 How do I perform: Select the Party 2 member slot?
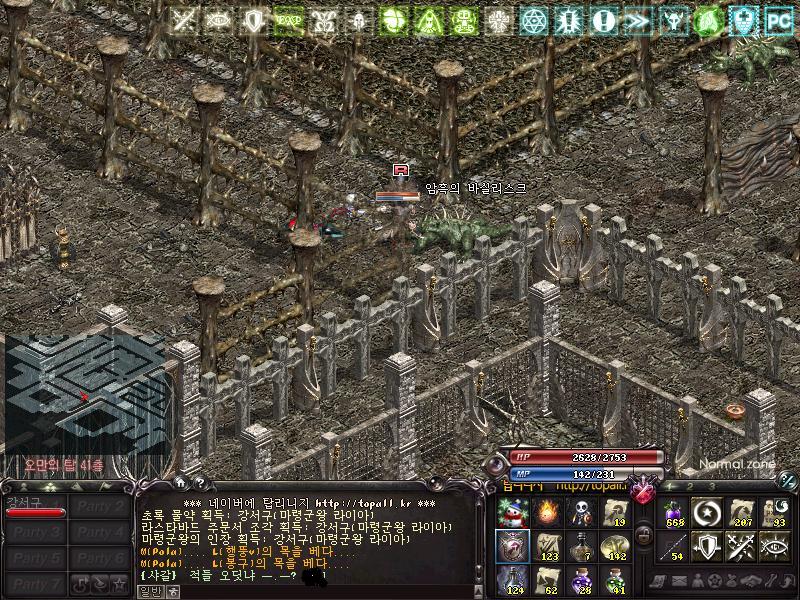[x=100, y=507]
